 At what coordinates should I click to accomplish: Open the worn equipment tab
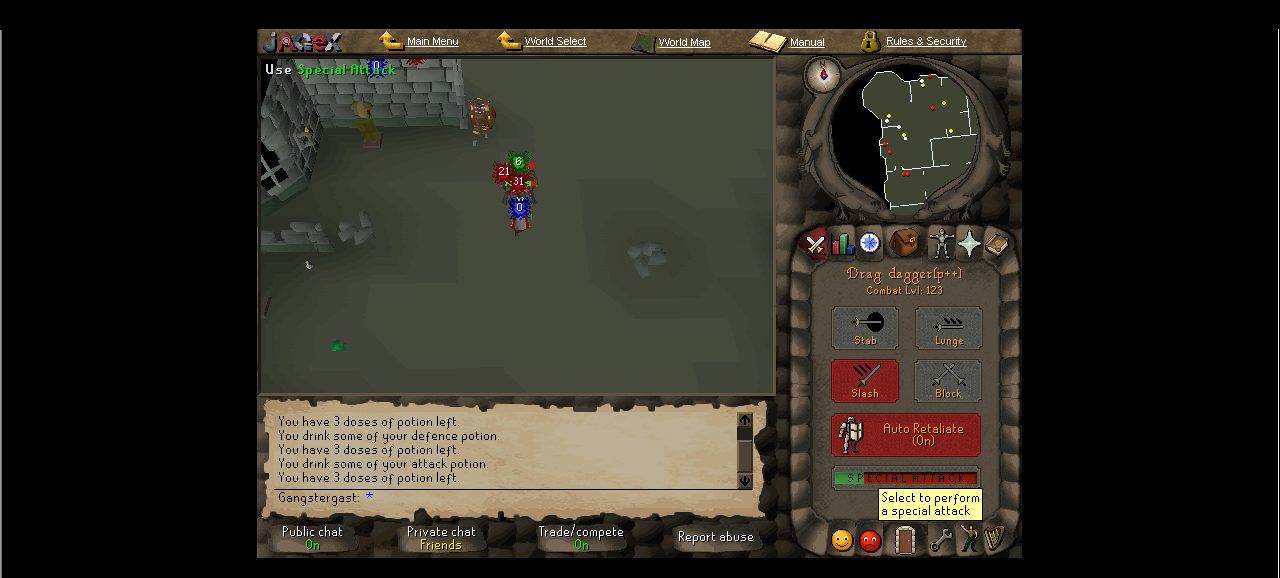click(x=939, y=243)
